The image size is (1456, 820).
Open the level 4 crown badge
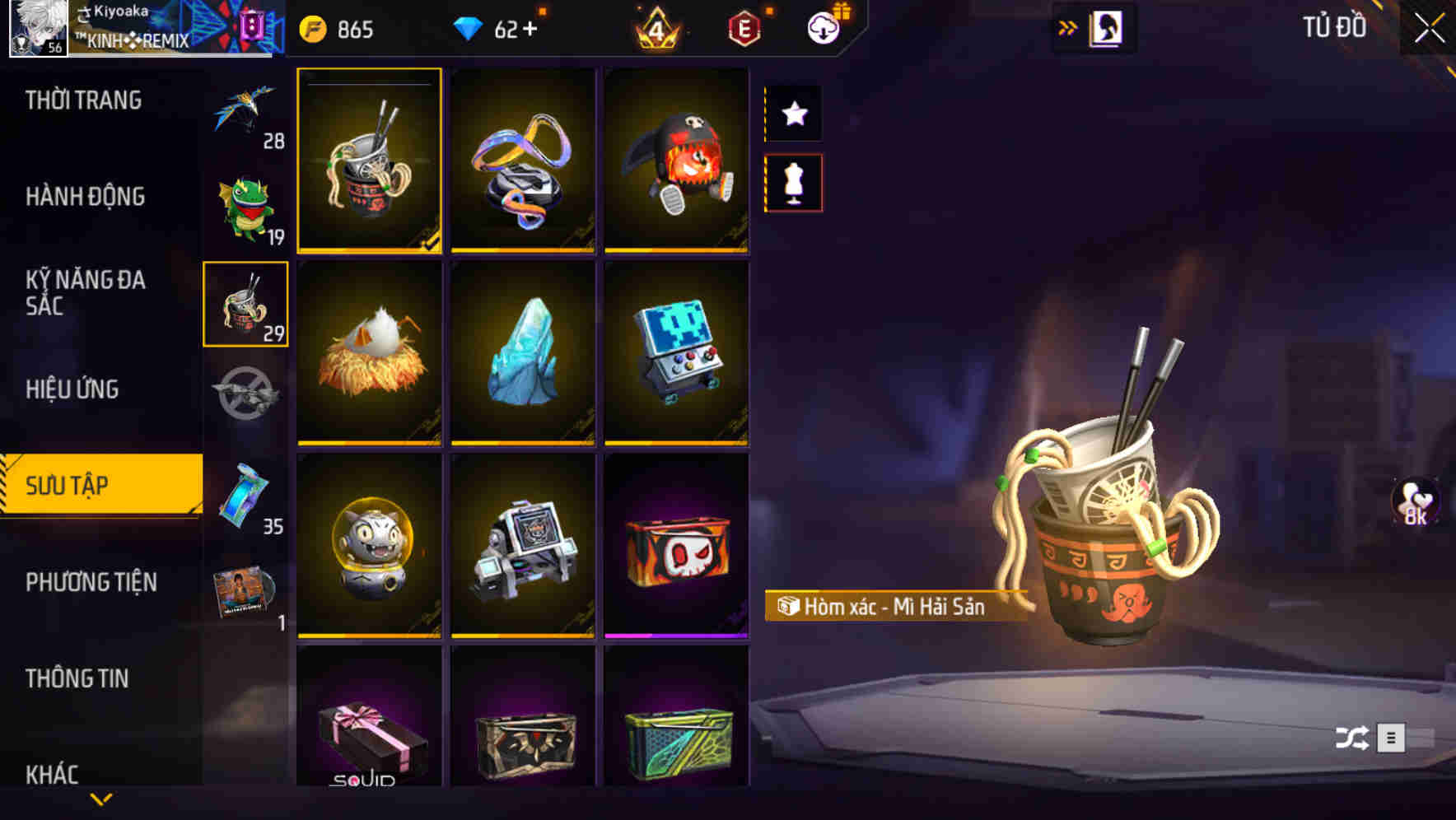point(656,27)
